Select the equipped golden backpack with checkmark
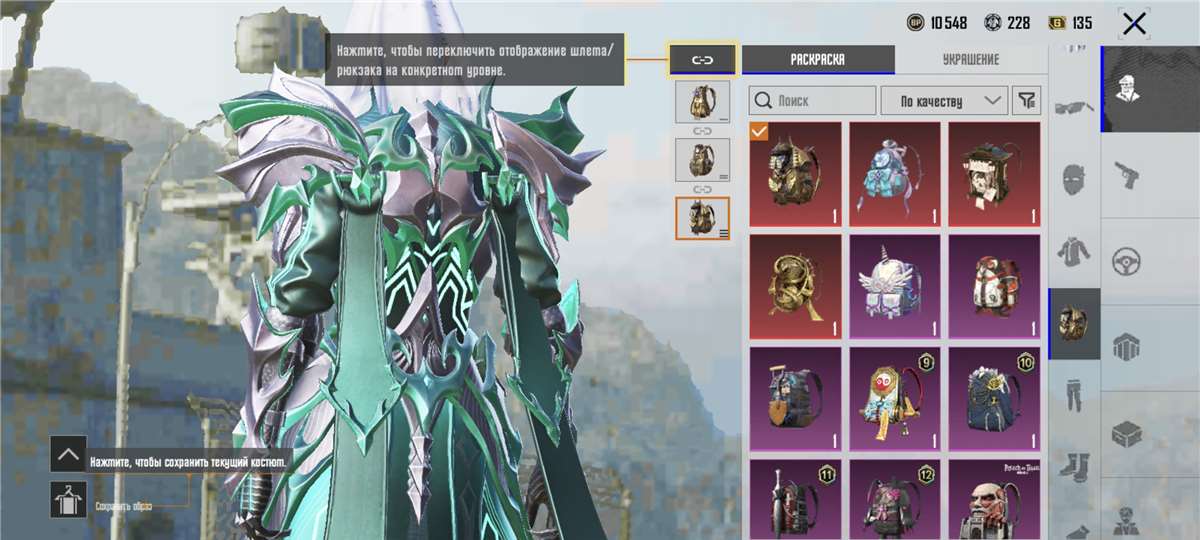 (795, 174)
